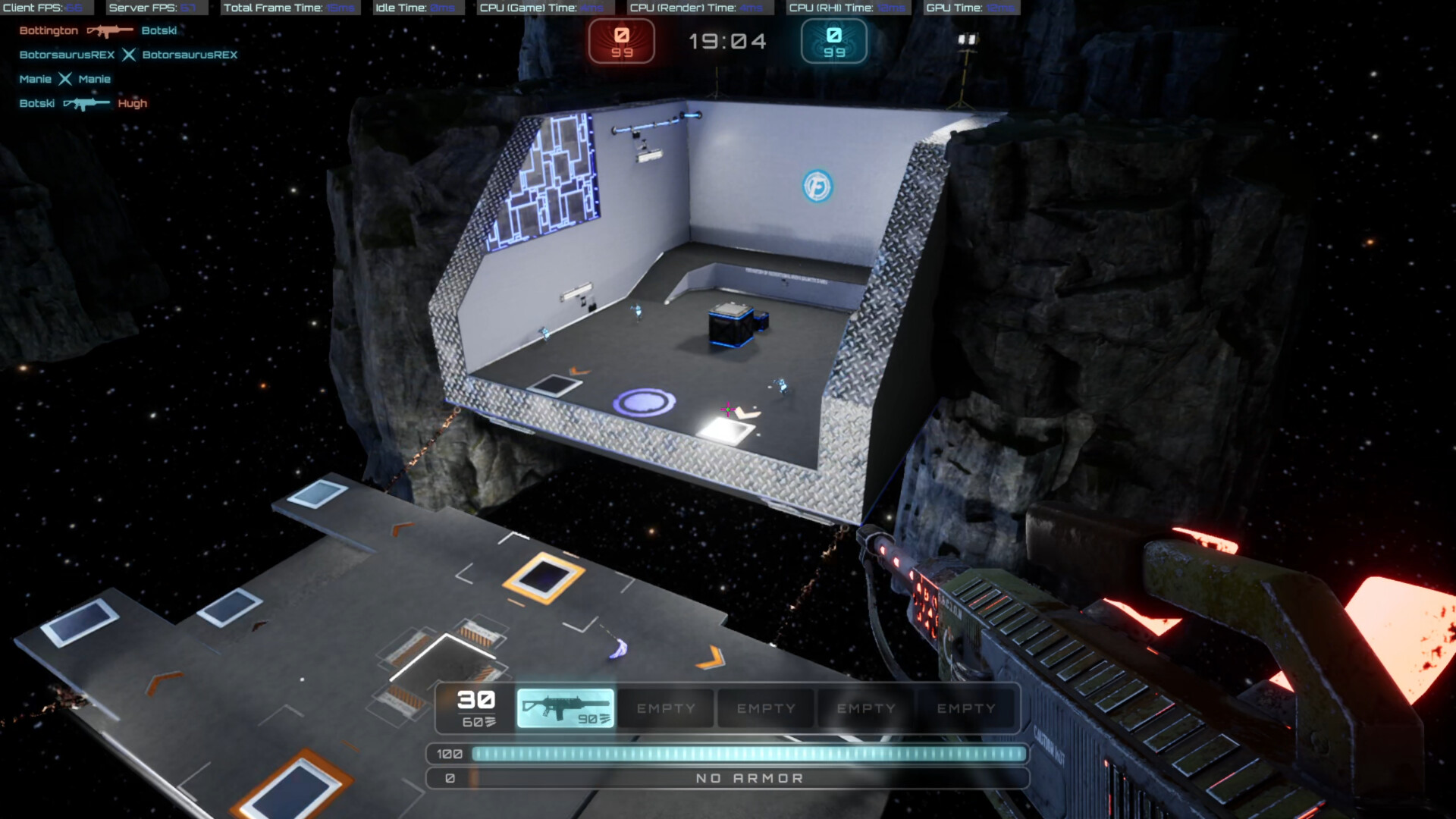Select the rifle weapon icon in the loadout bar
Screen dimensions: 1456x819
[x=565, y=707]
